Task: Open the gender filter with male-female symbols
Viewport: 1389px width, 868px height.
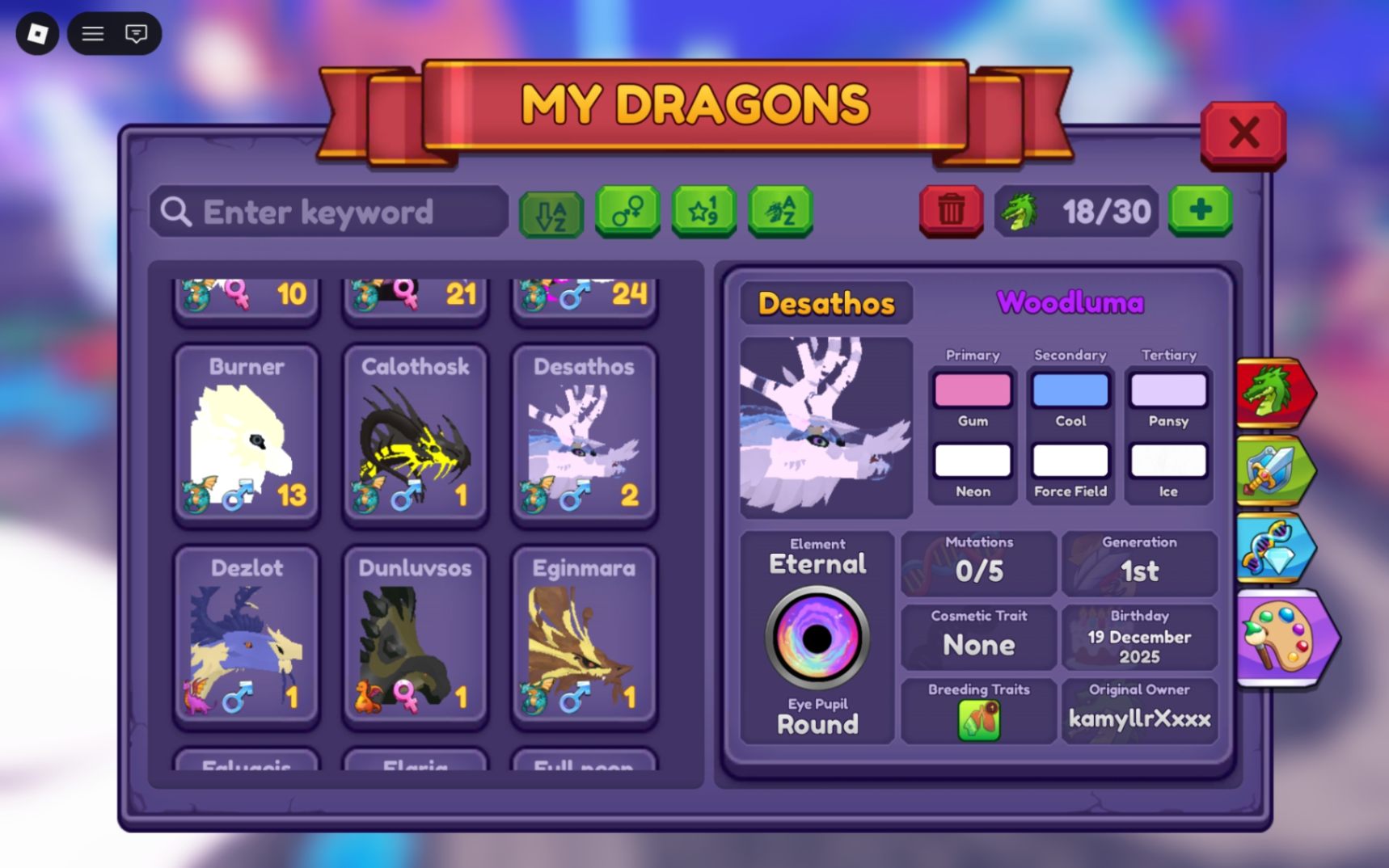Action: pyautogui.click(x=628, y=213)
